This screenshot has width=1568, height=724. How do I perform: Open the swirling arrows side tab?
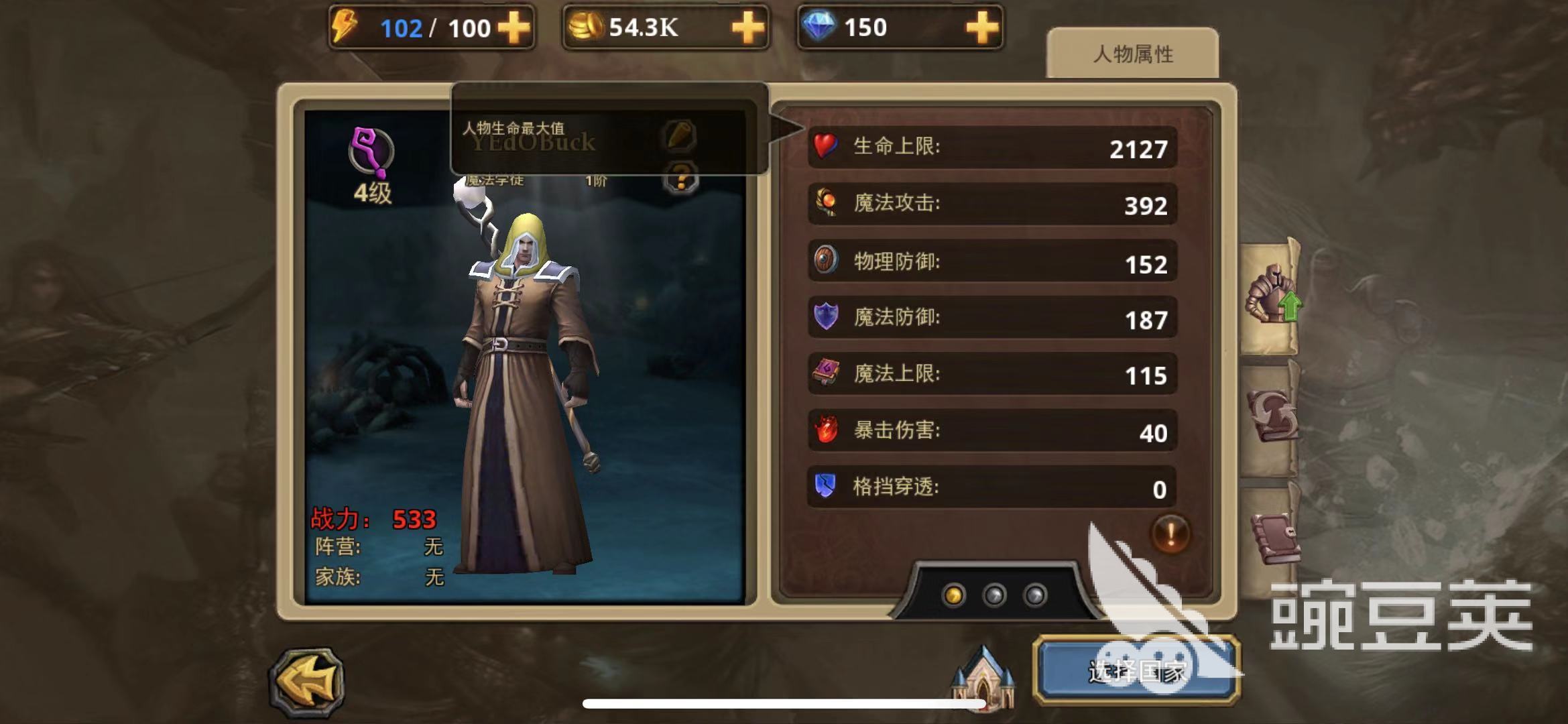point(1271,416)
